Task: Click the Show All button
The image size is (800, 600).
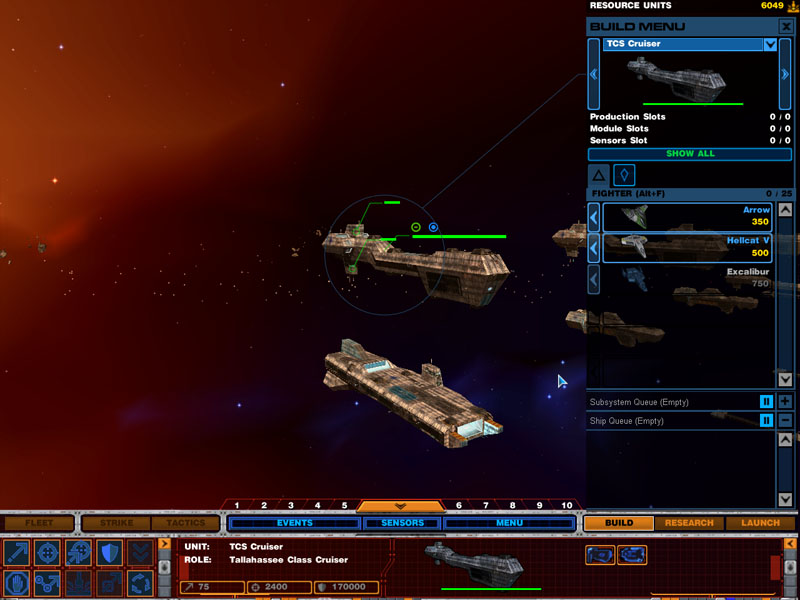Action: tap(690, 154)
